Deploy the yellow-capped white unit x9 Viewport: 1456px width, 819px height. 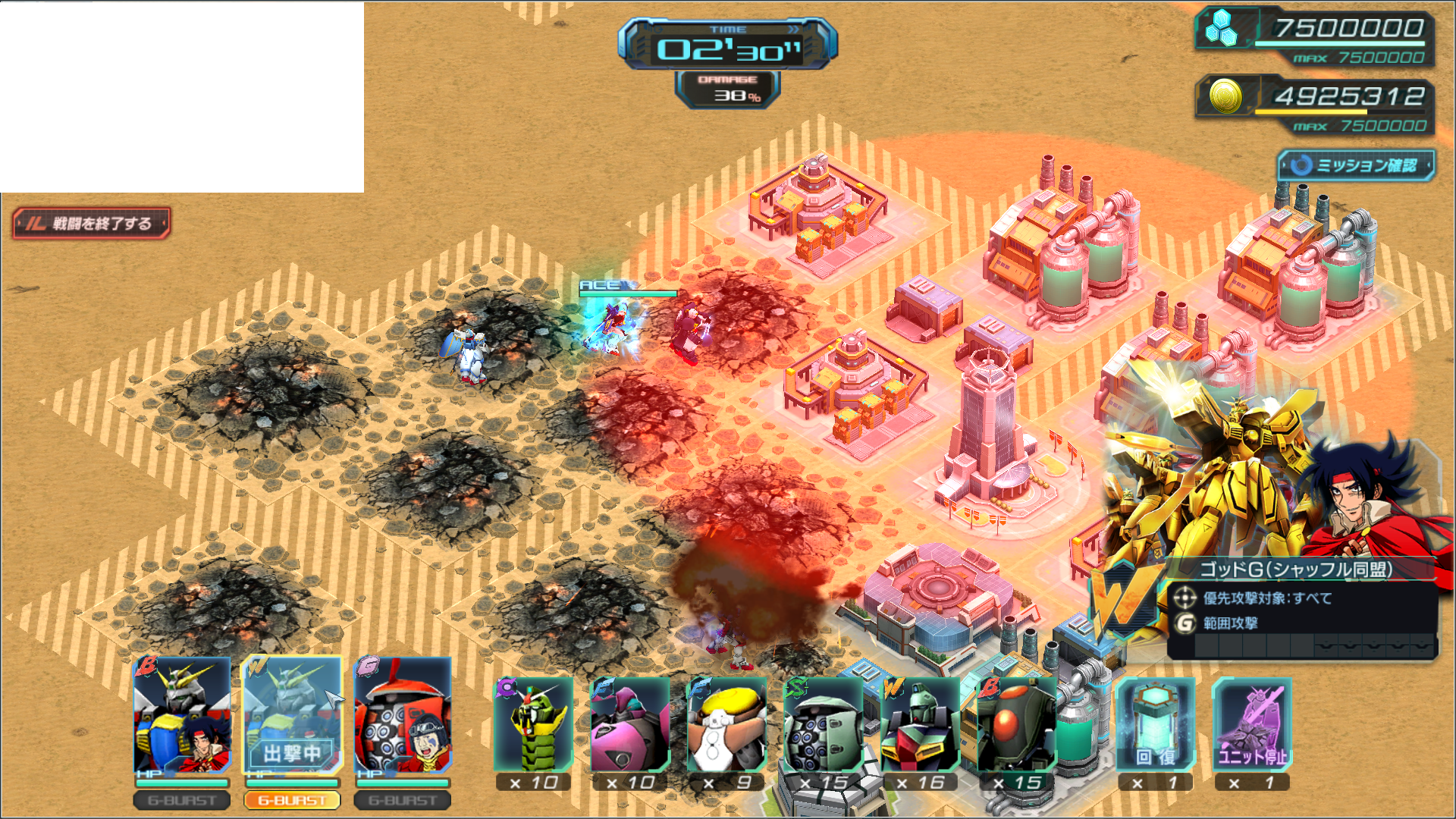[726, 726]
